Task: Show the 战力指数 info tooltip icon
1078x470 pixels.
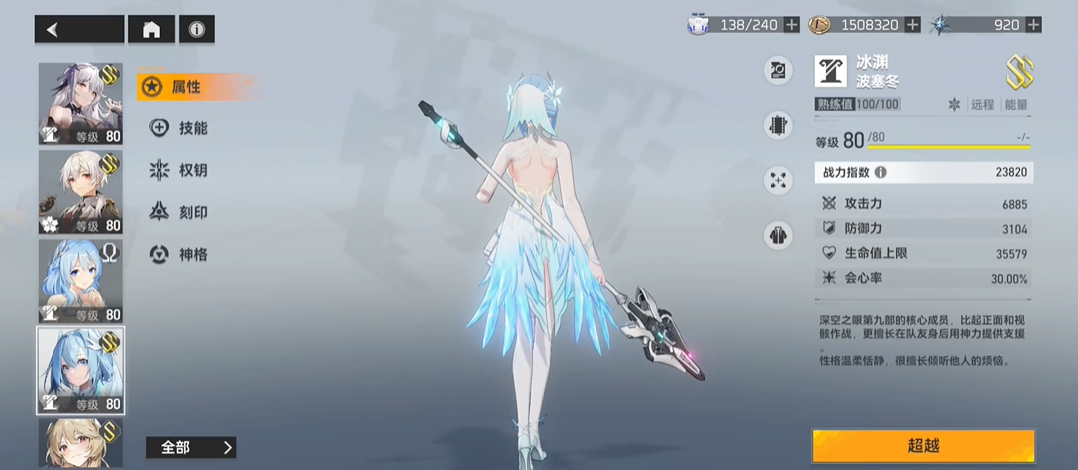Action: [880, 172]
